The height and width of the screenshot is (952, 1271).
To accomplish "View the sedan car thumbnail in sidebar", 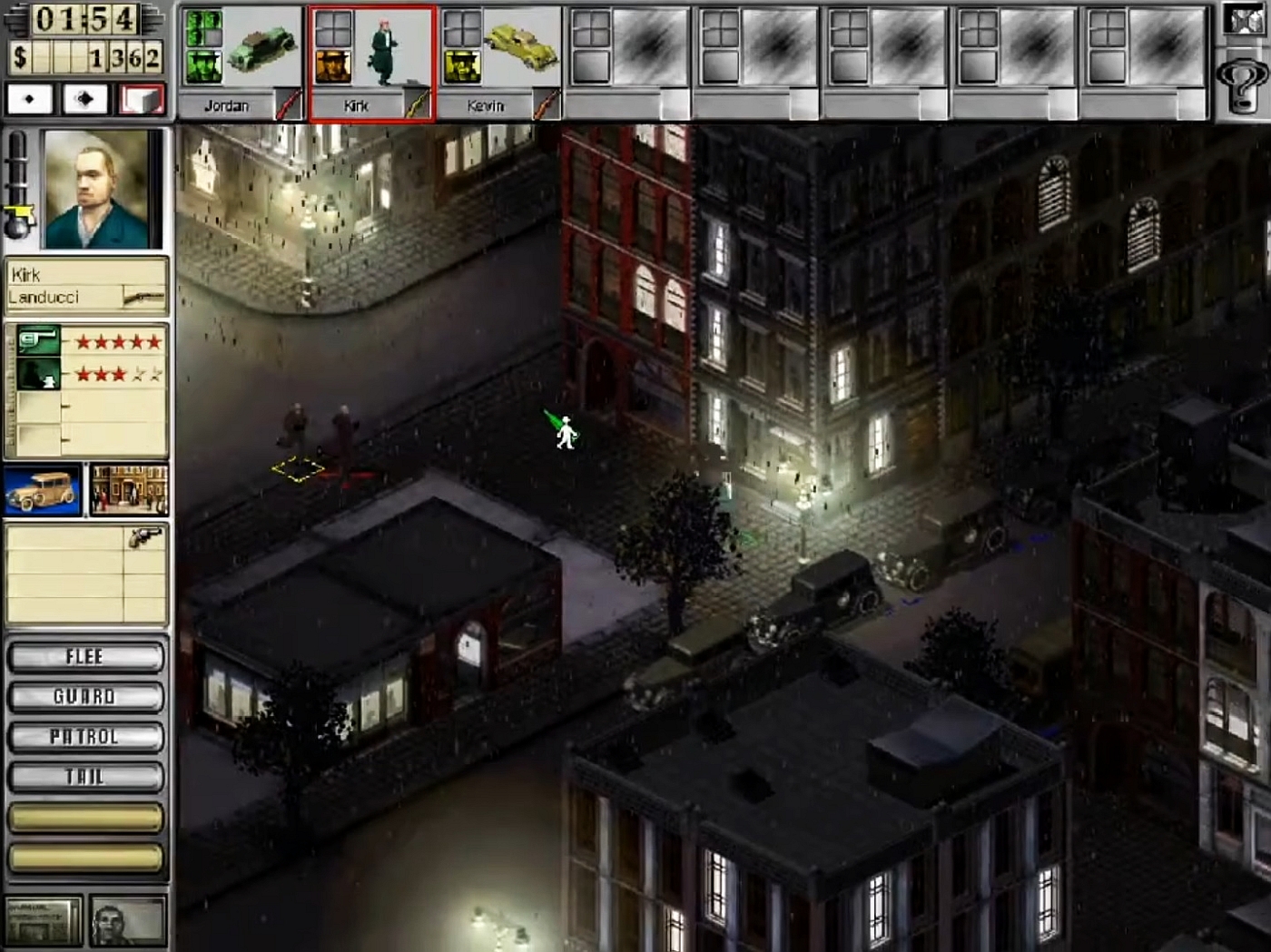I will coord(43,488).
